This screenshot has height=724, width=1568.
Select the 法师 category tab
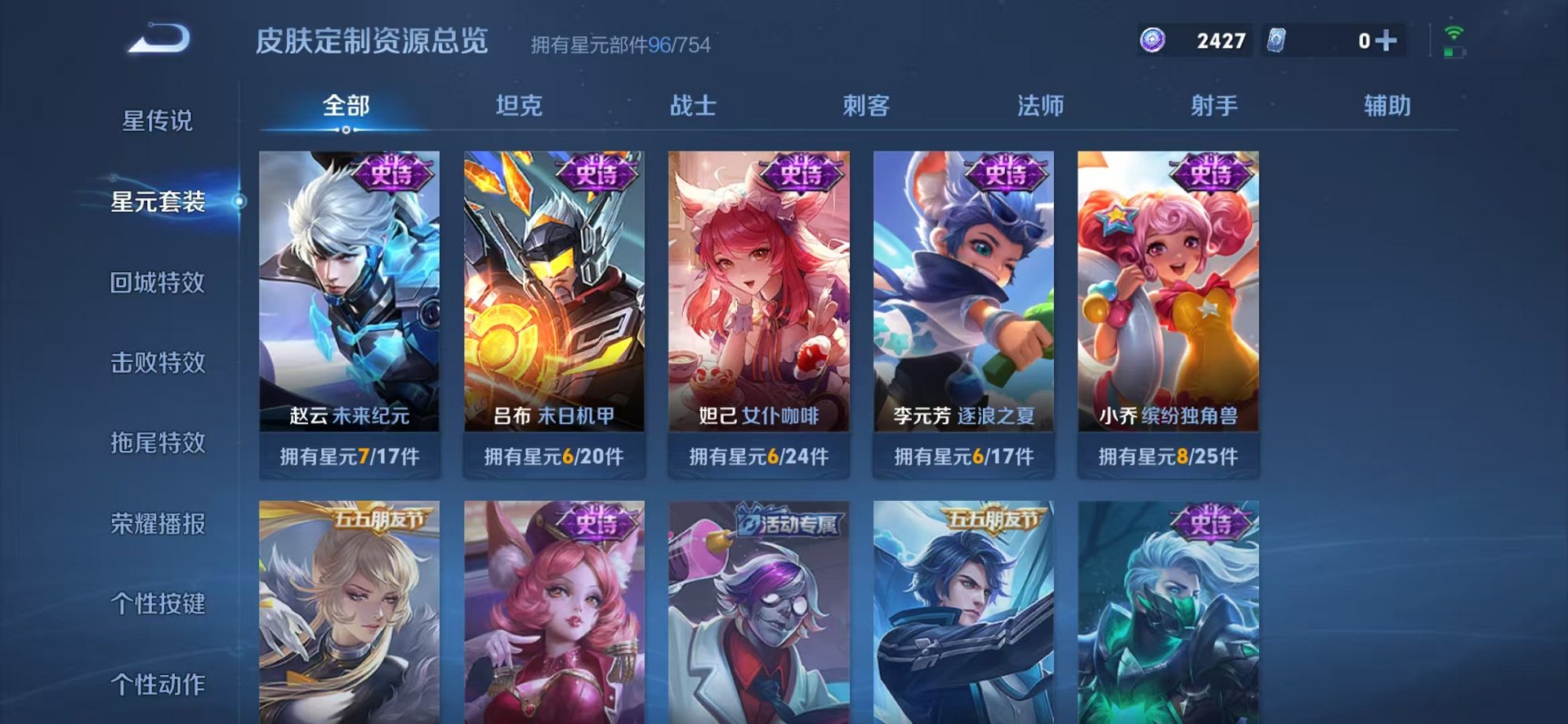pos(1042,106)
